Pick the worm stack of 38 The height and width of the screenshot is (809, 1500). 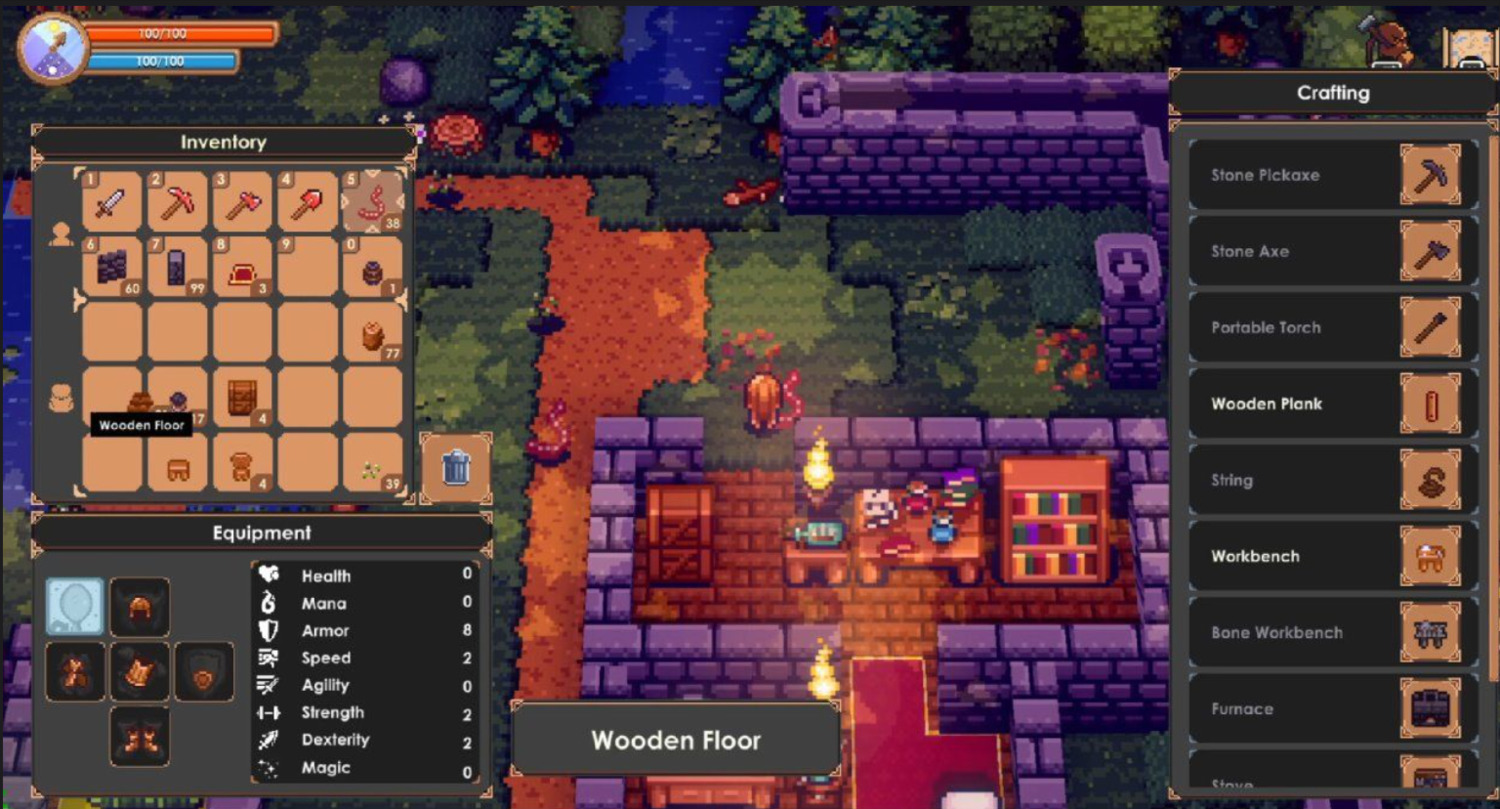click(373, 203)
